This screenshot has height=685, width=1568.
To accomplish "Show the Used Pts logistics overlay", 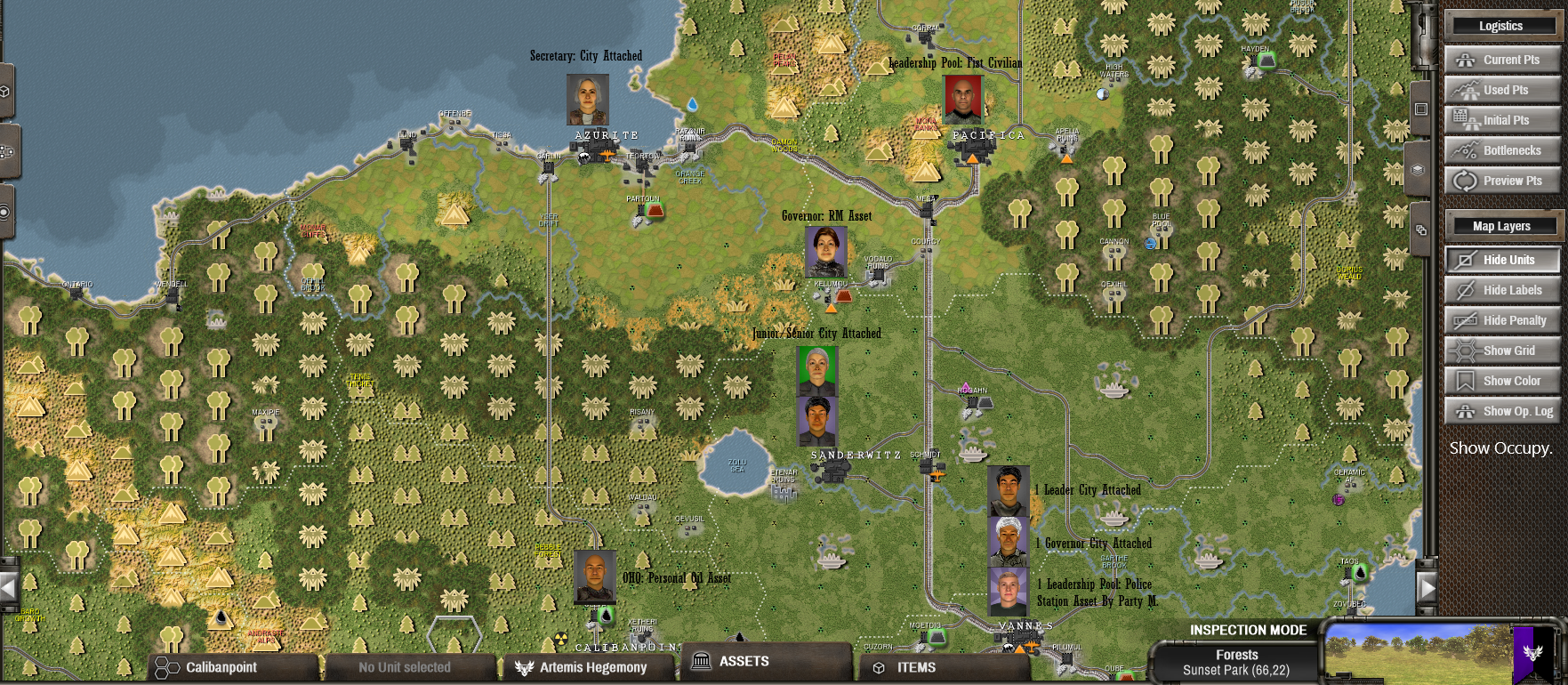I will [1501, 90].
